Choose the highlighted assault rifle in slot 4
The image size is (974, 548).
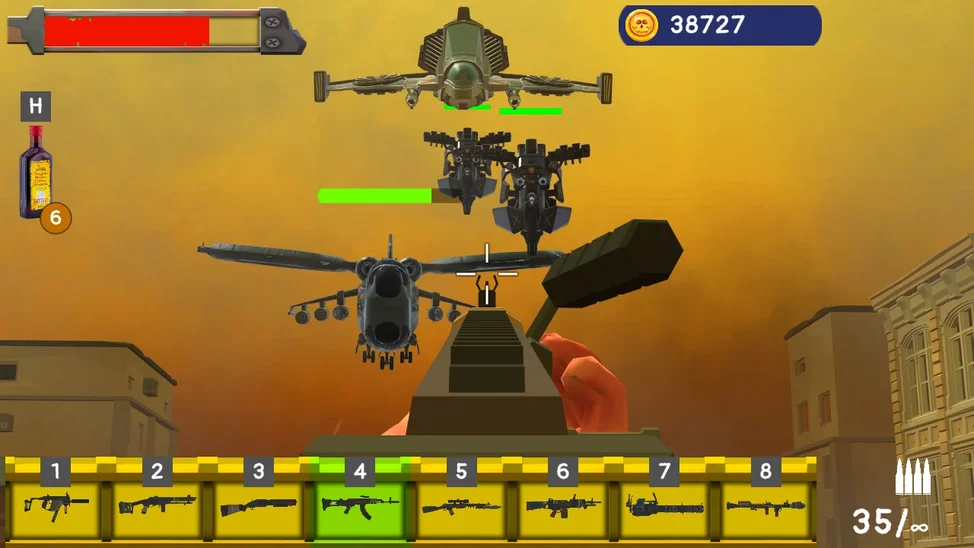pos(360,506)
